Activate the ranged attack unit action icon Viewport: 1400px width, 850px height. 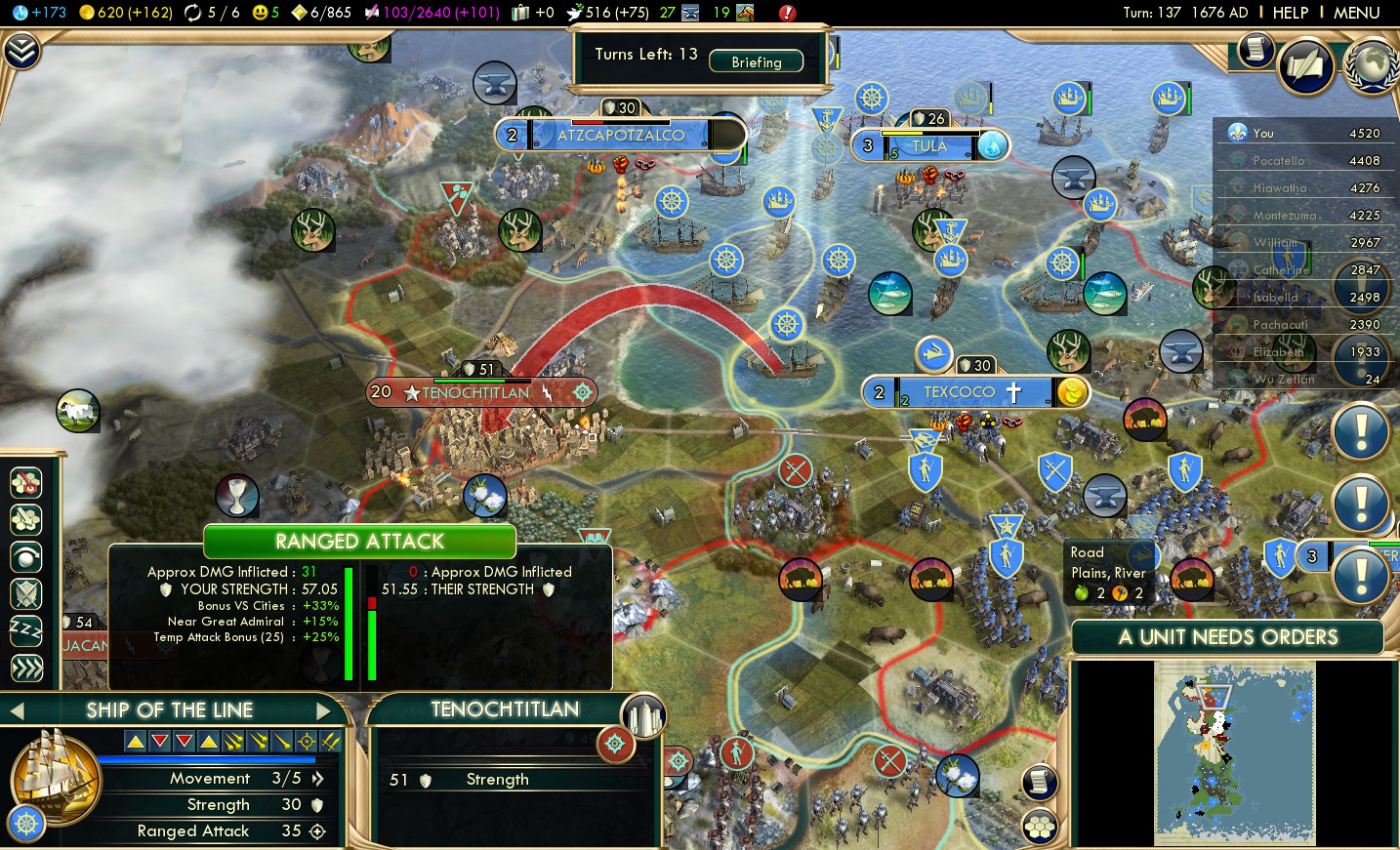tap(26, 482)
